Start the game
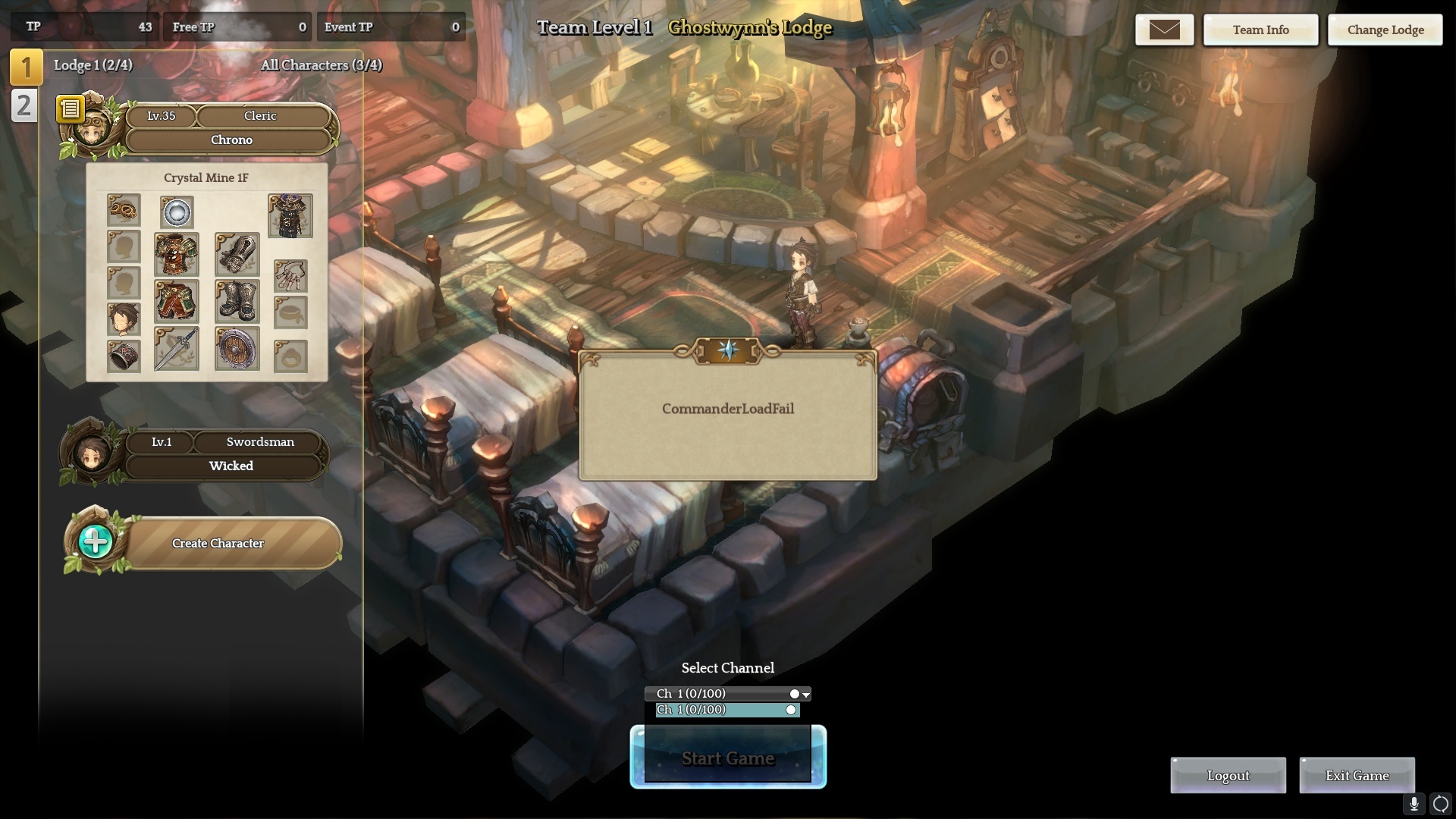This screenshot has height=819, width=1456. tap(727, 758)
